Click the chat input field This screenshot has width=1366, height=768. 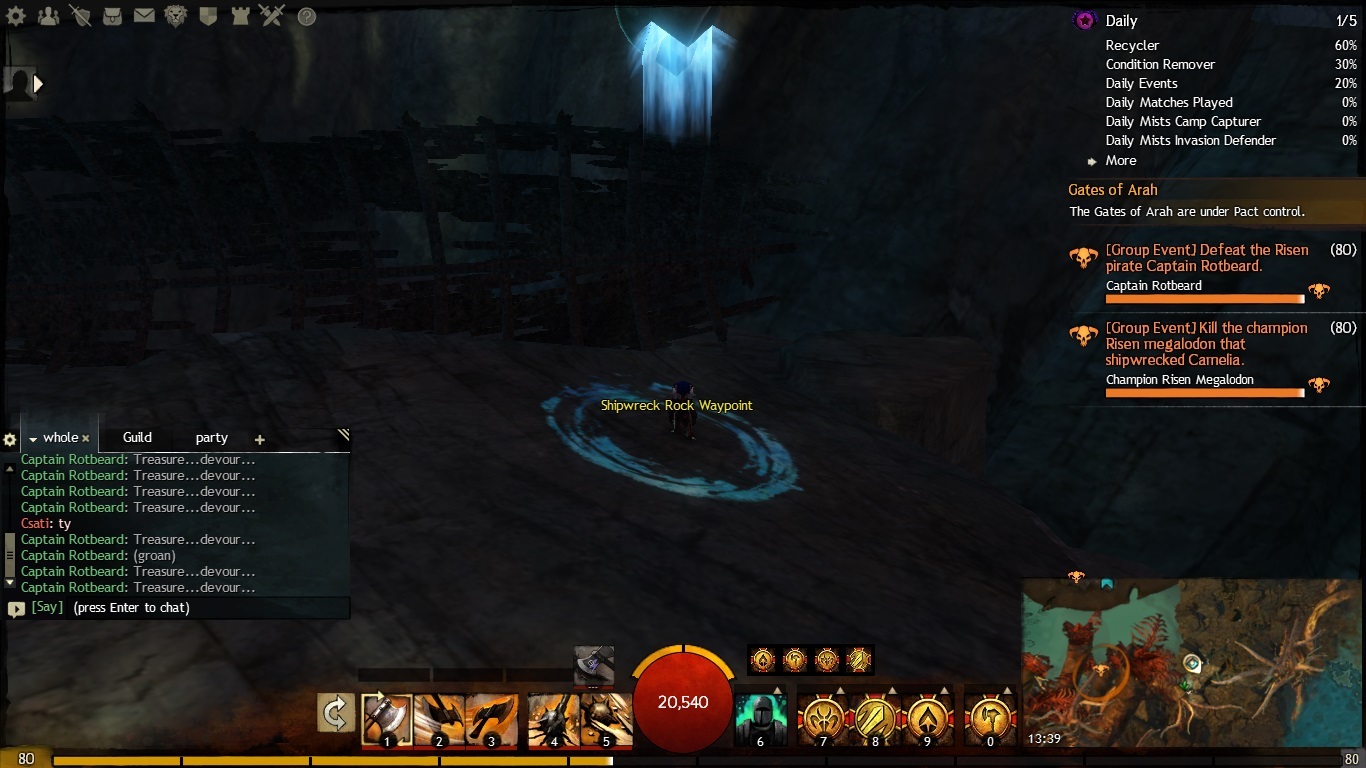[x=200, y=608]
